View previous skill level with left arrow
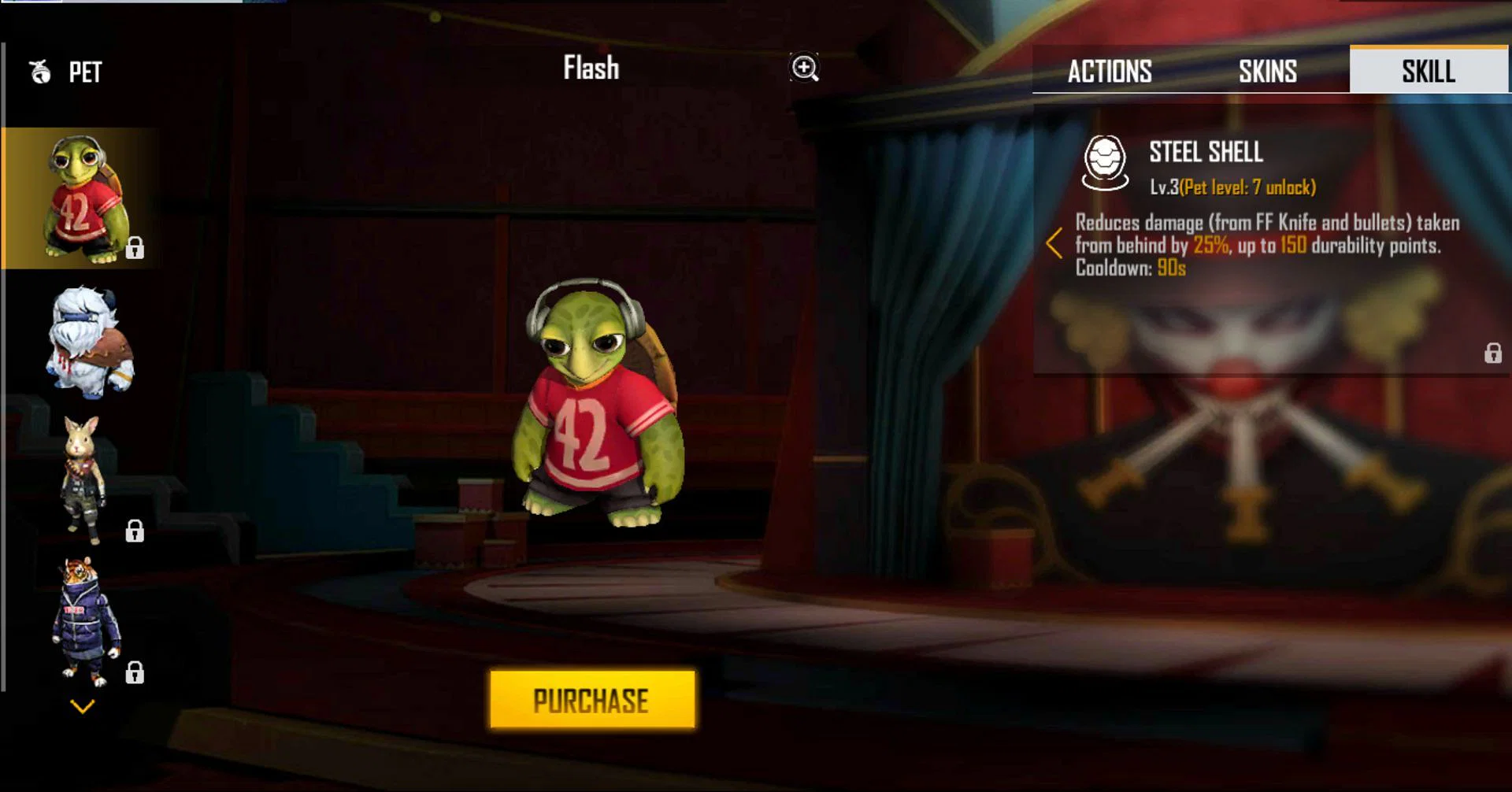This screenshot has height=792, width=1512. [x=1054, y=243]
